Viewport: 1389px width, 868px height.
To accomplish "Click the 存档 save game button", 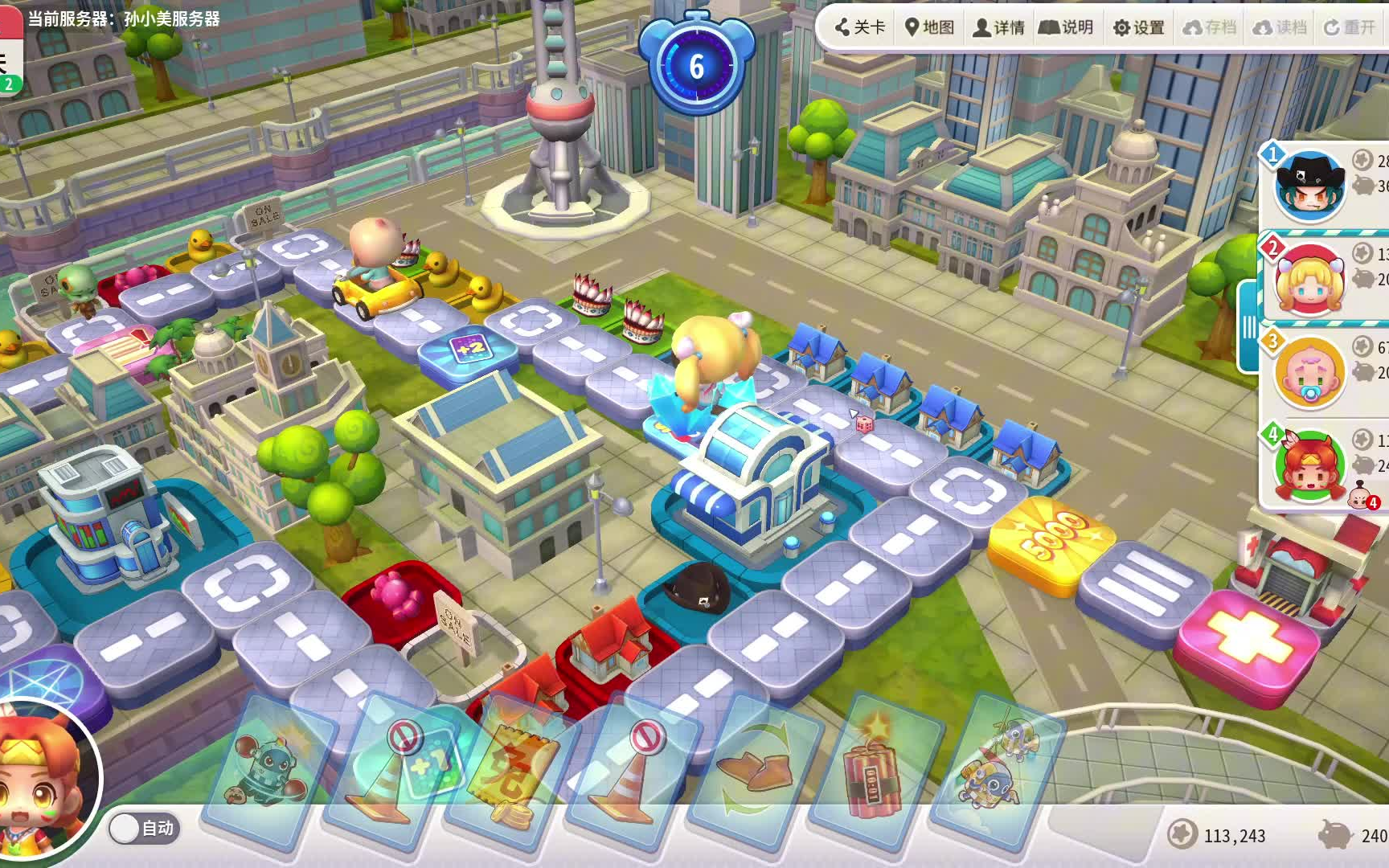I will coord(1209,27).
